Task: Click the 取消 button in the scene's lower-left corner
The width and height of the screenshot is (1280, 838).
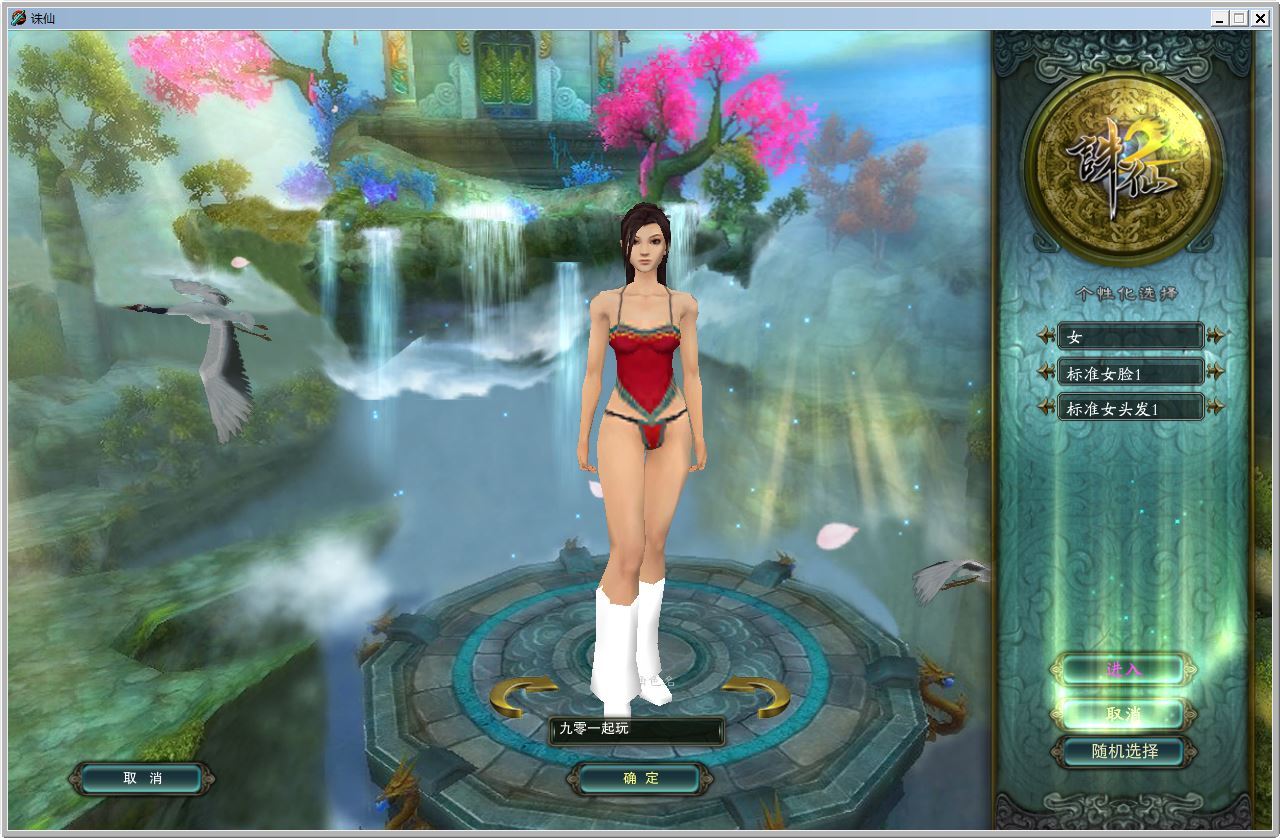Action: click(x=142, y=778)
